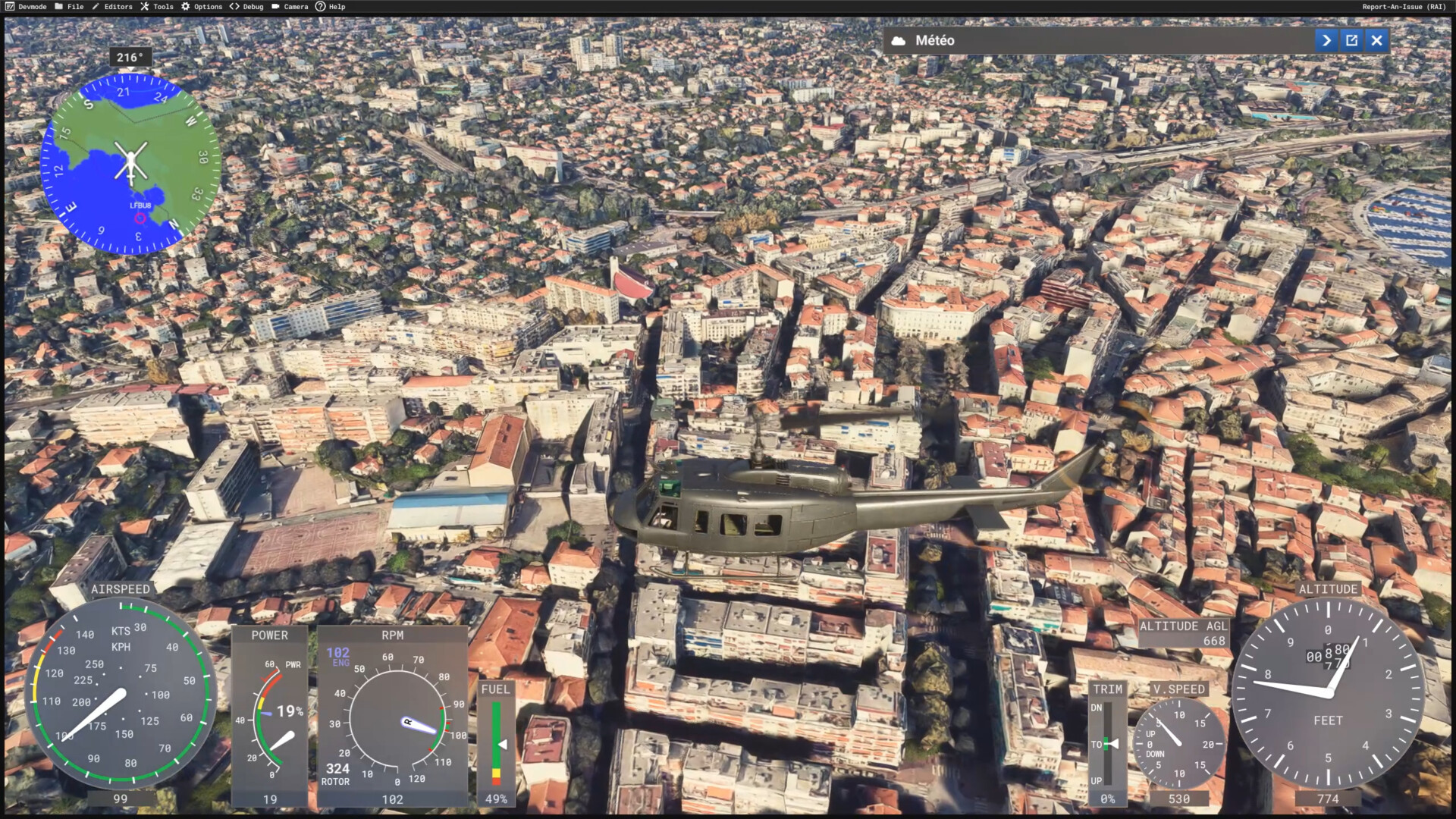Open the Help menu
The height and width of the screenshot is (819, 1456).
[x=331, y=7]
